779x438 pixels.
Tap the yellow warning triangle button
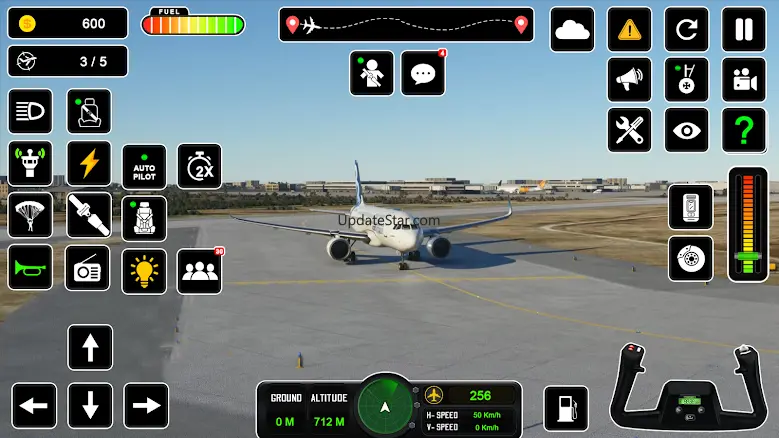(629, 29)
